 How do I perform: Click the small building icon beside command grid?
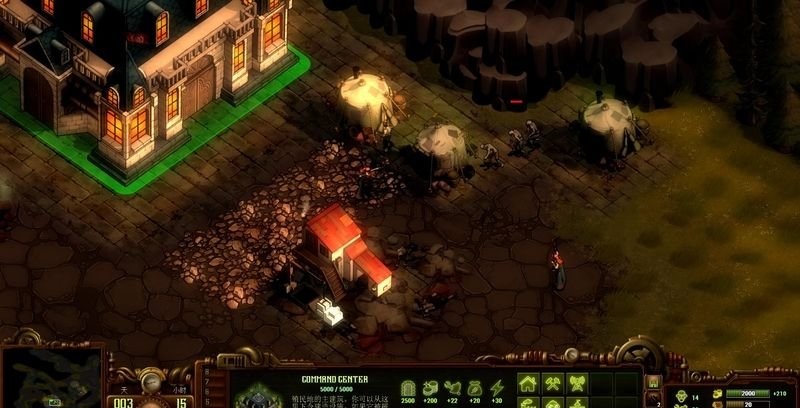653,383
